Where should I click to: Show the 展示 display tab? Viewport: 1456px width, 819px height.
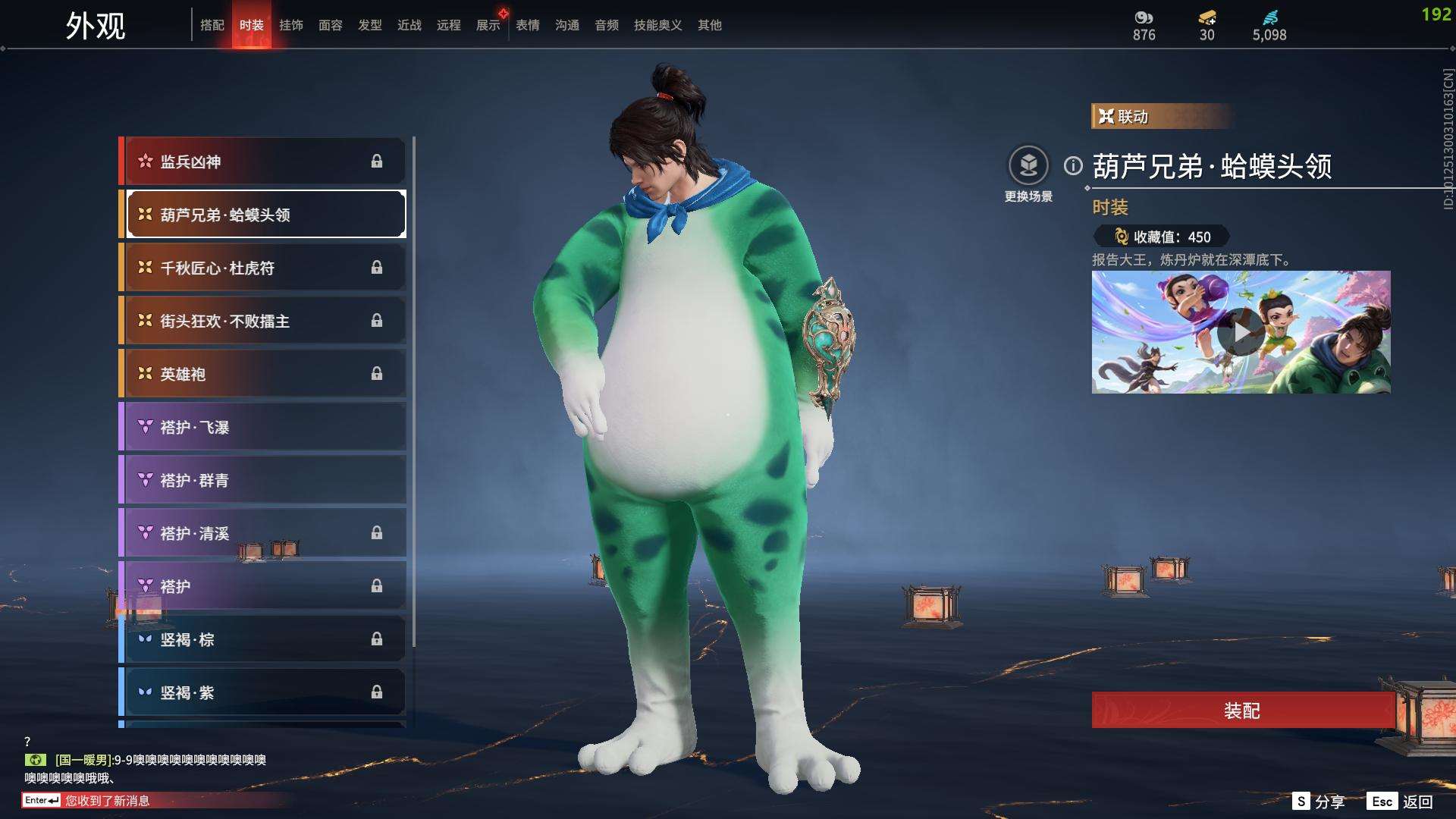(x=488, y=25)
